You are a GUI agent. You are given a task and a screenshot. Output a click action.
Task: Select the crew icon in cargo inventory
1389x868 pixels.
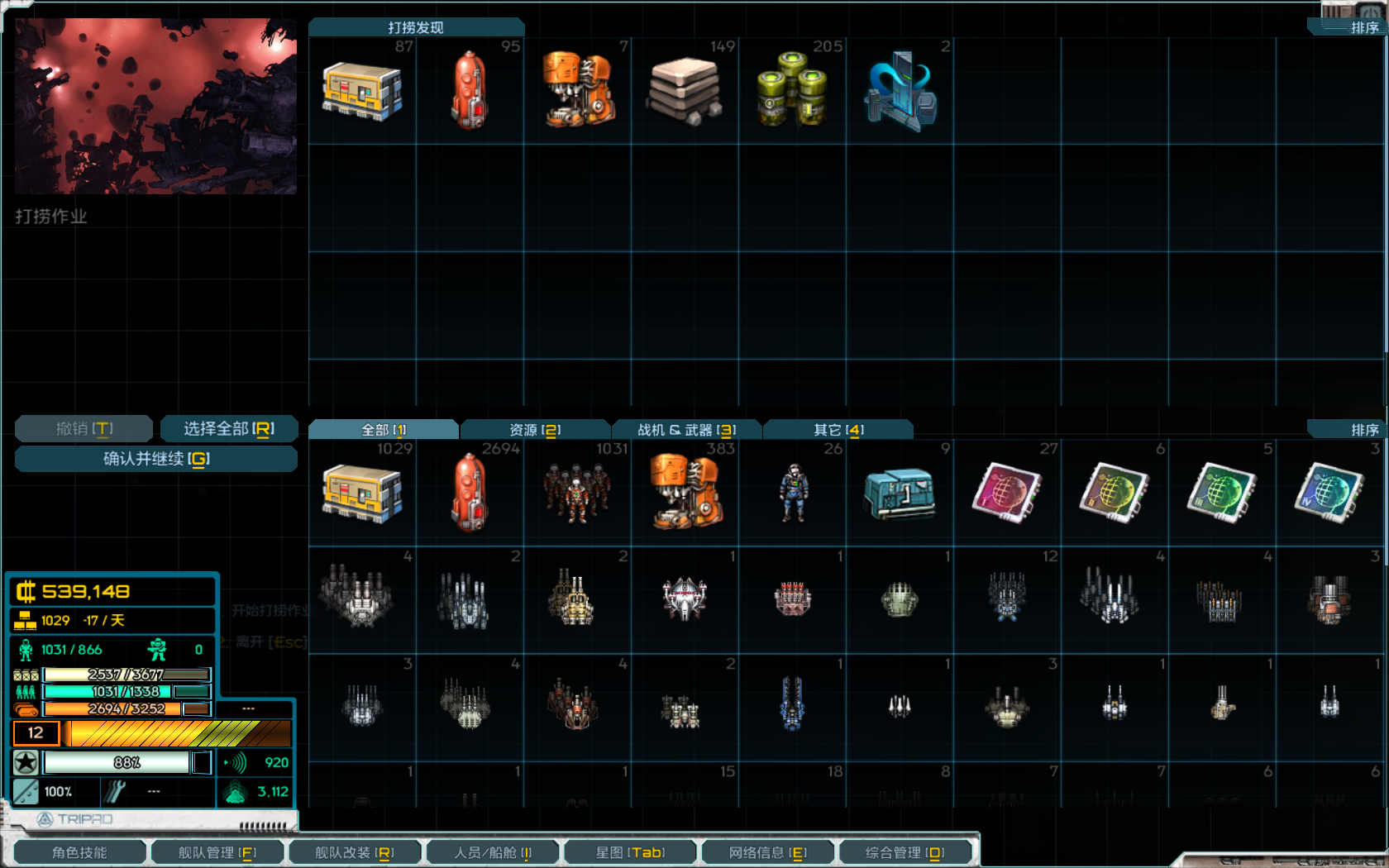tap(577, 492)
